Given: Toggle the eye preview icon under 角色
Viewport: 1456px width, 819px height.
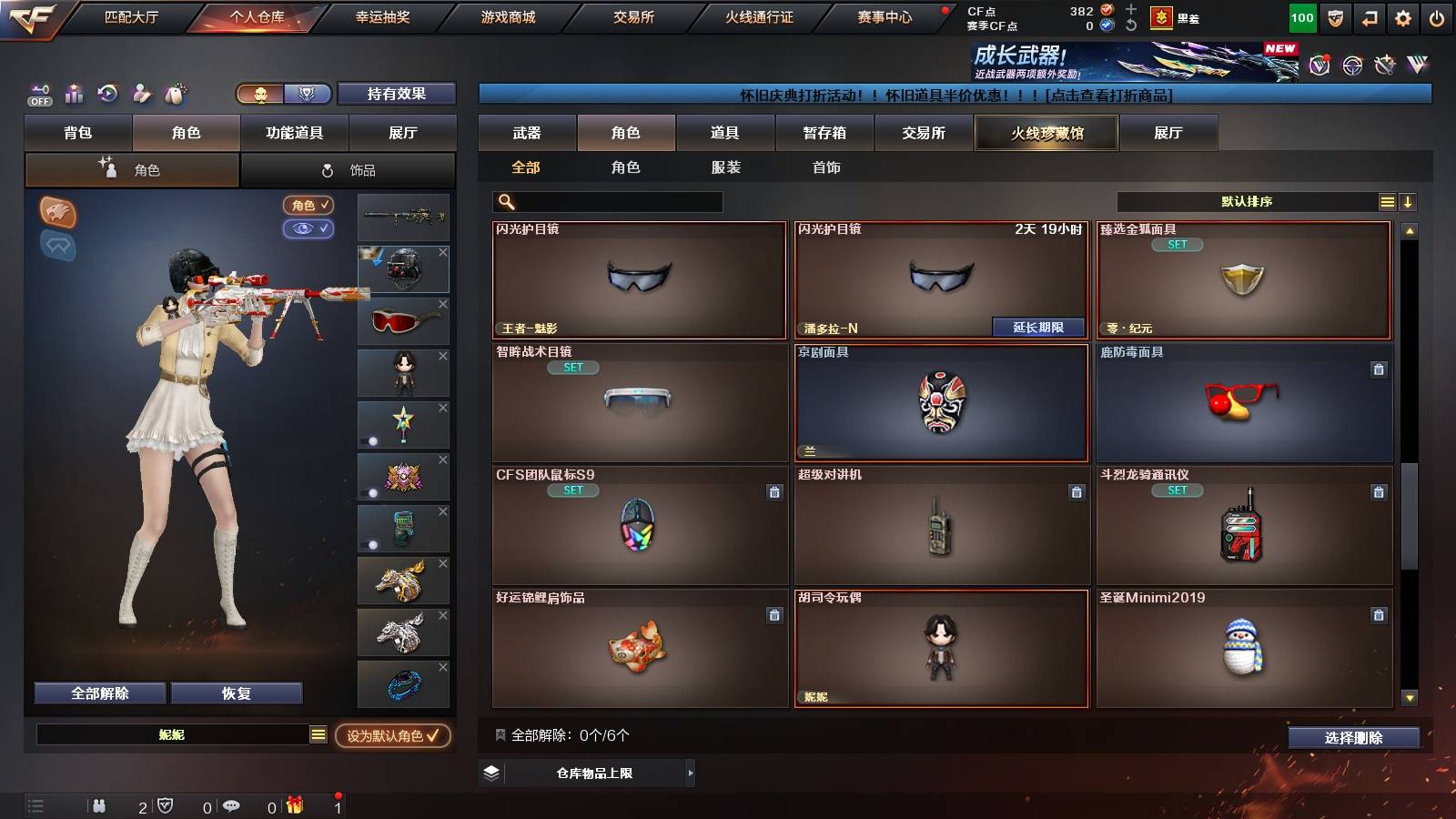Looking at the screenshot, I should (x=308, y=228).
